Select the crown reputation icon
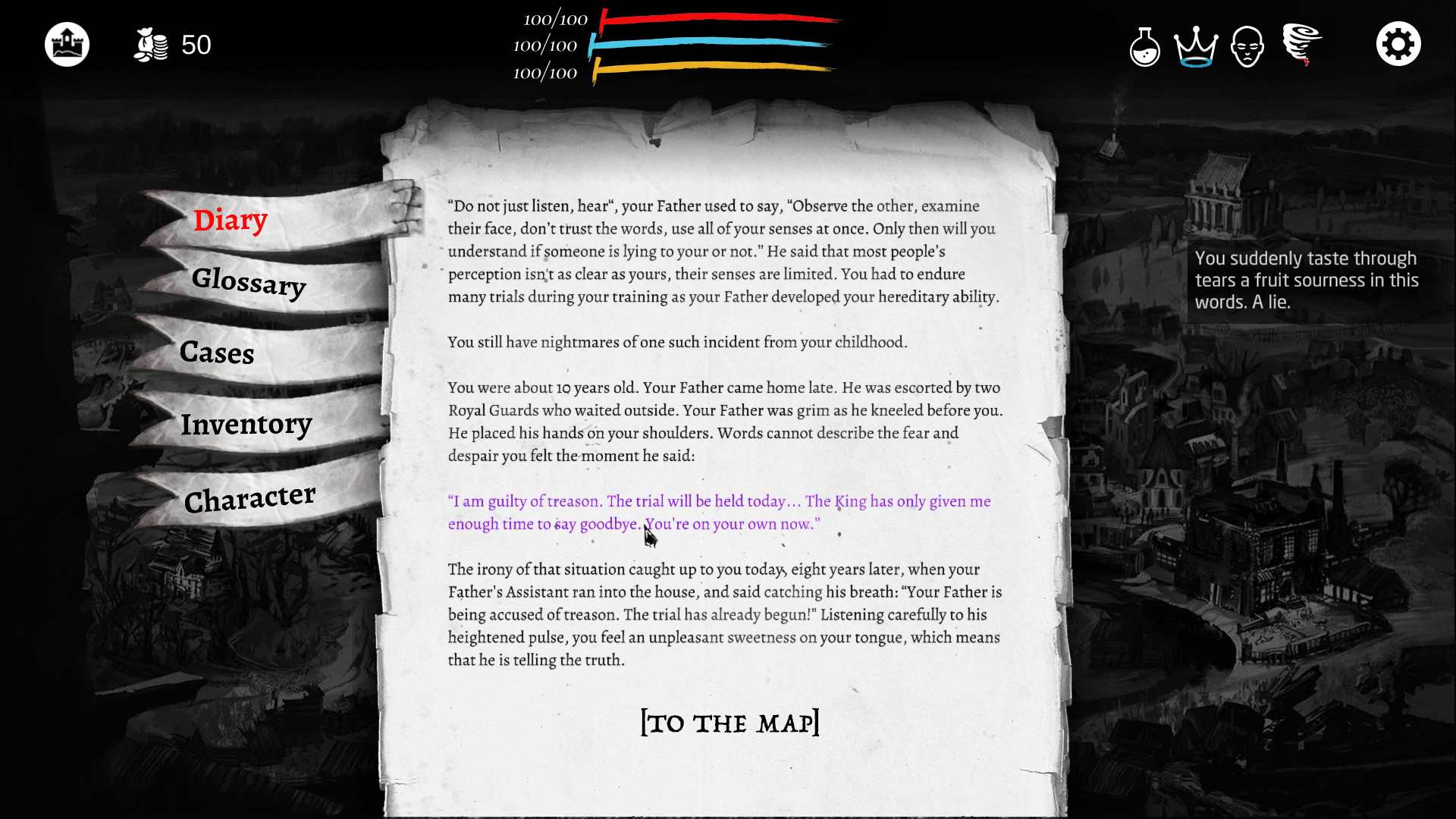1456x819 pixels. pos(1197,47)
